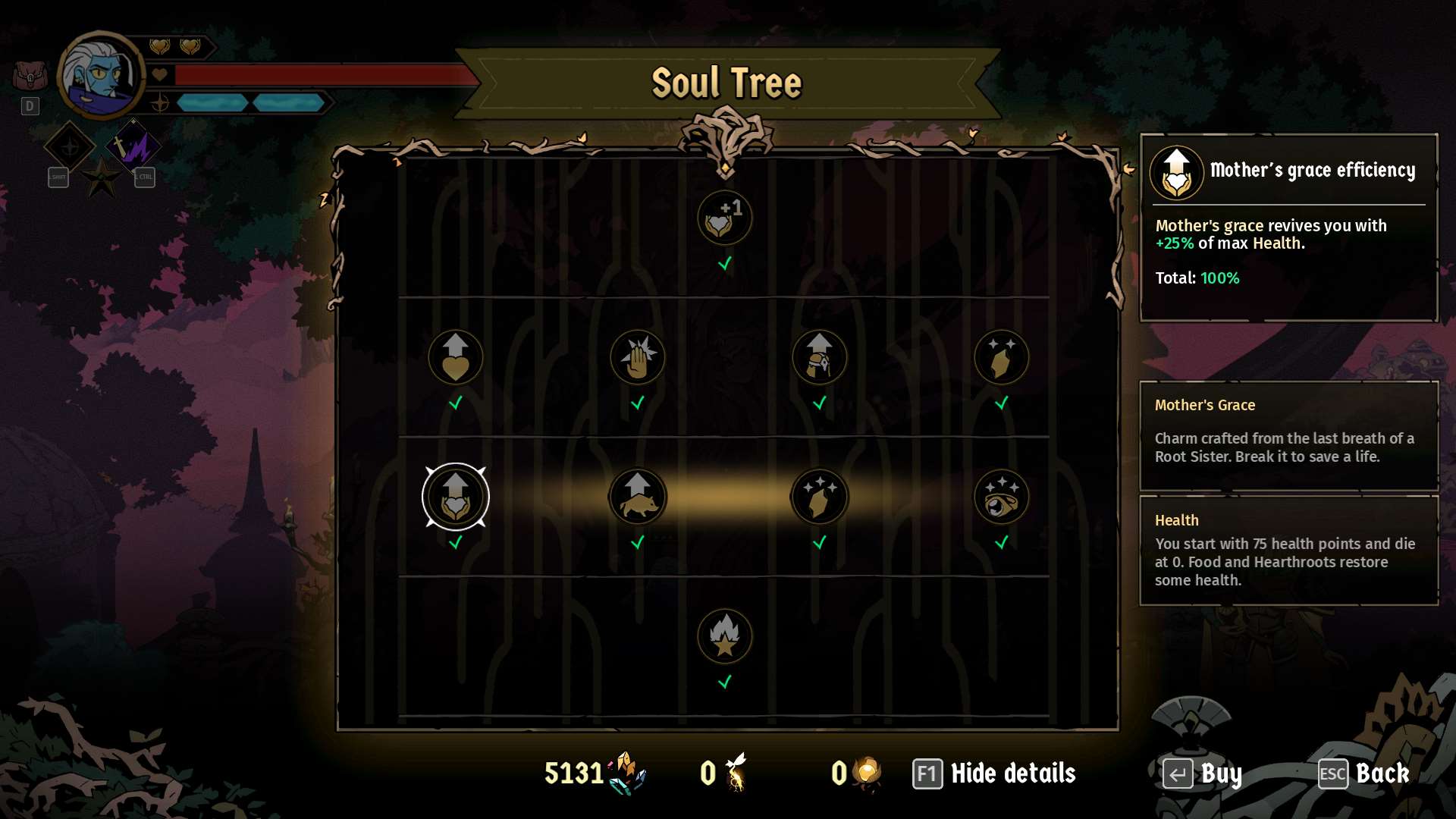
Task: Buy the selected soul tree upgrade
Action: coord(1203,773)
